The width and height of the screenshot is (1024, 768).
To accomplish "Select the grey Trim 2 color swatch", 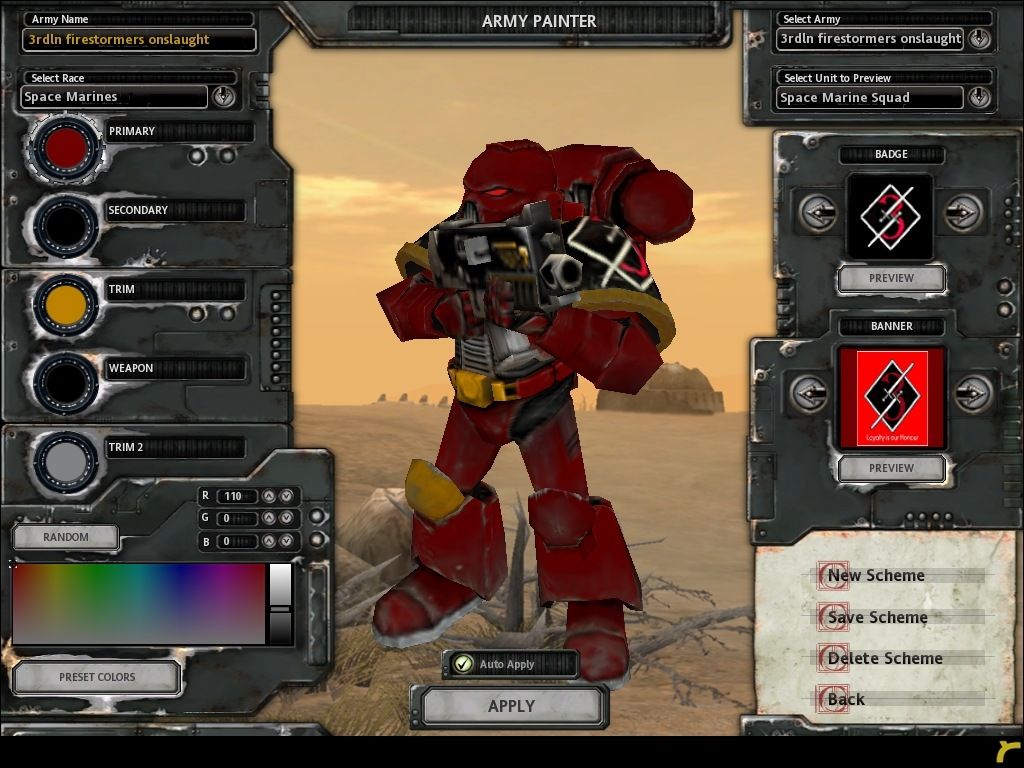I will coord(66,461).
